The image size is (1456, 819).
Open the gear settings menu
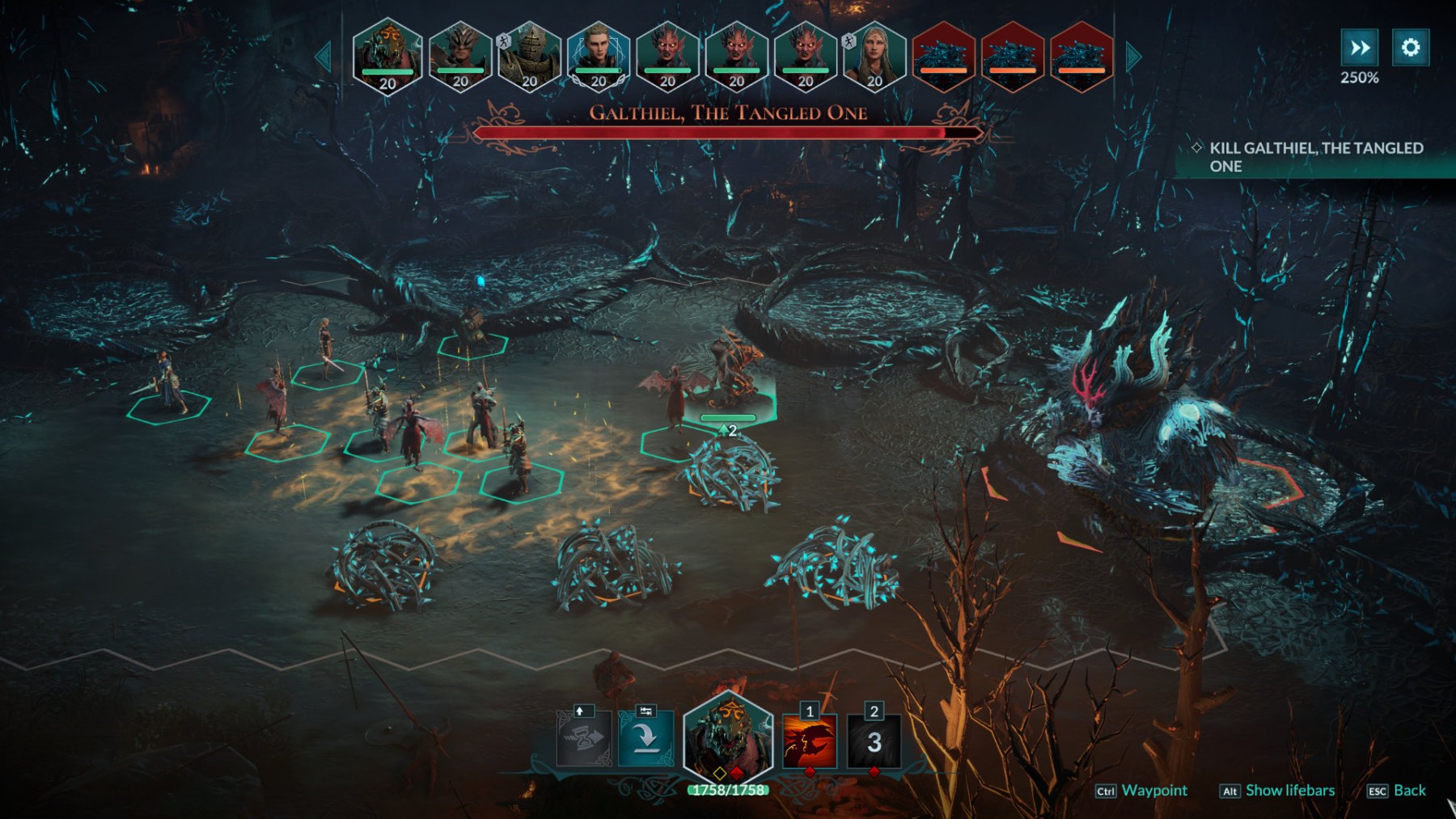pos(1410,48)
